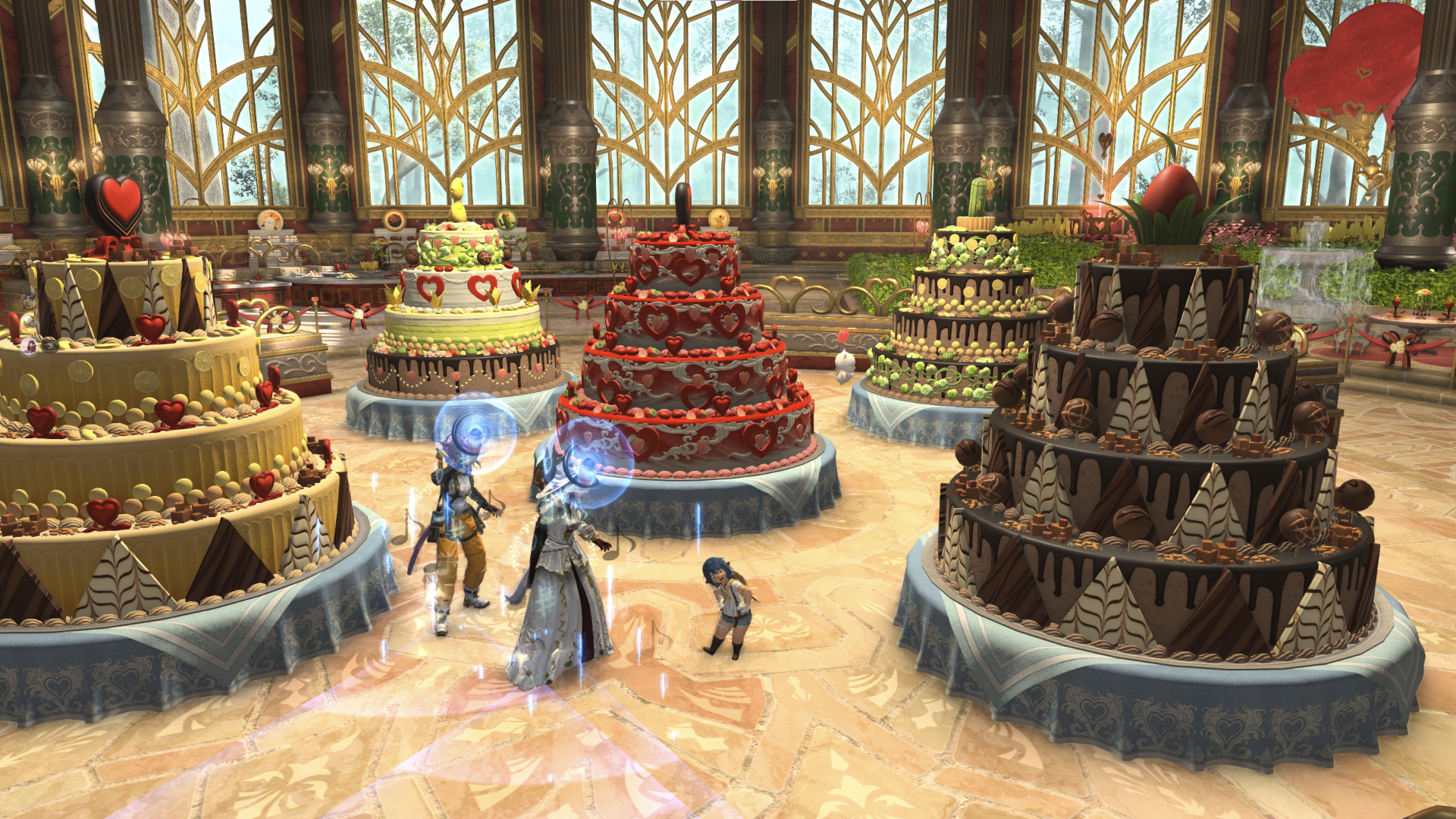This screenshot has width=1456, height=819.
Task: Select the faint grey face avatar overlay
Action: (28, 300)
